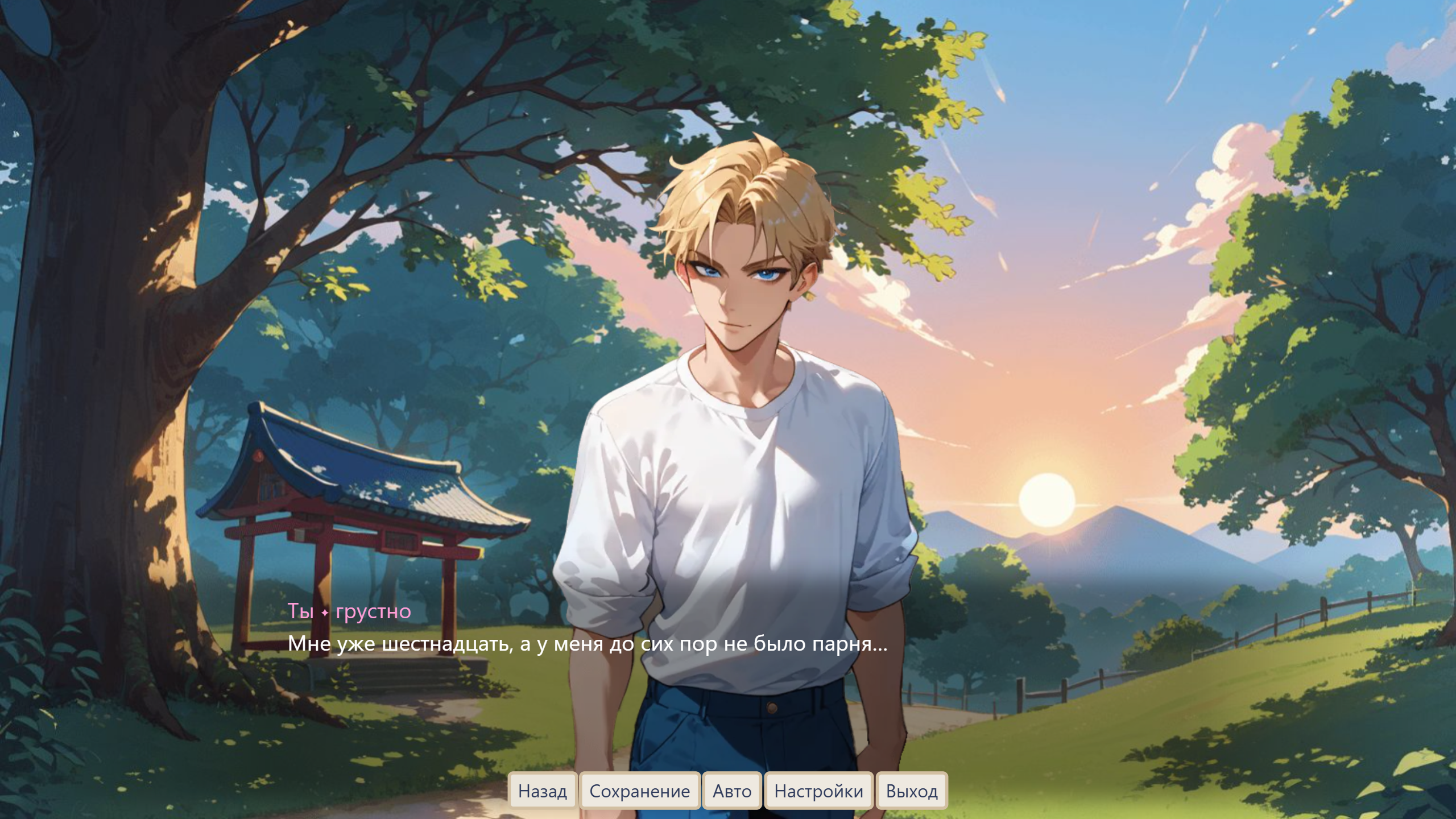Click the Назад button to rewind dialogue
1456x819 pixels.
[x=542, y=791]
